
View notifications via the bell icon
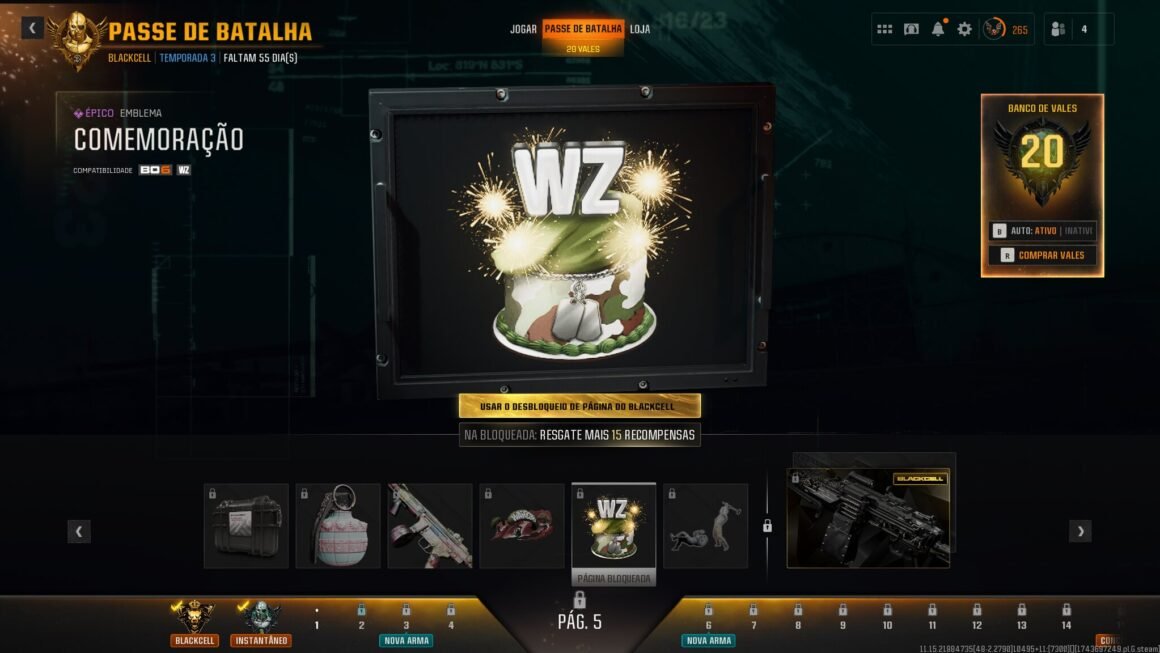point(938,29)
